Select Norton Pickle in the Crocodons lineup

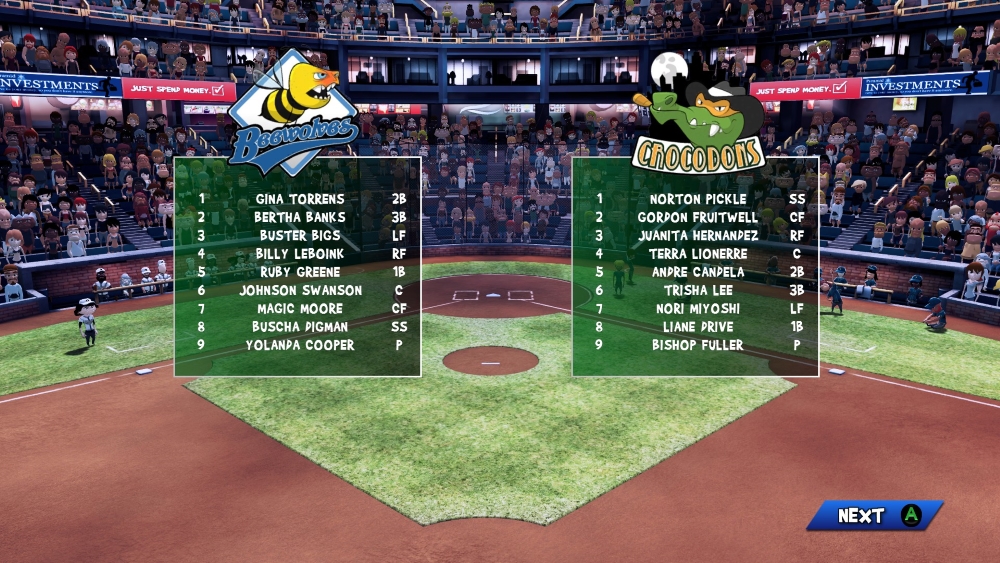tap(698, 199)
